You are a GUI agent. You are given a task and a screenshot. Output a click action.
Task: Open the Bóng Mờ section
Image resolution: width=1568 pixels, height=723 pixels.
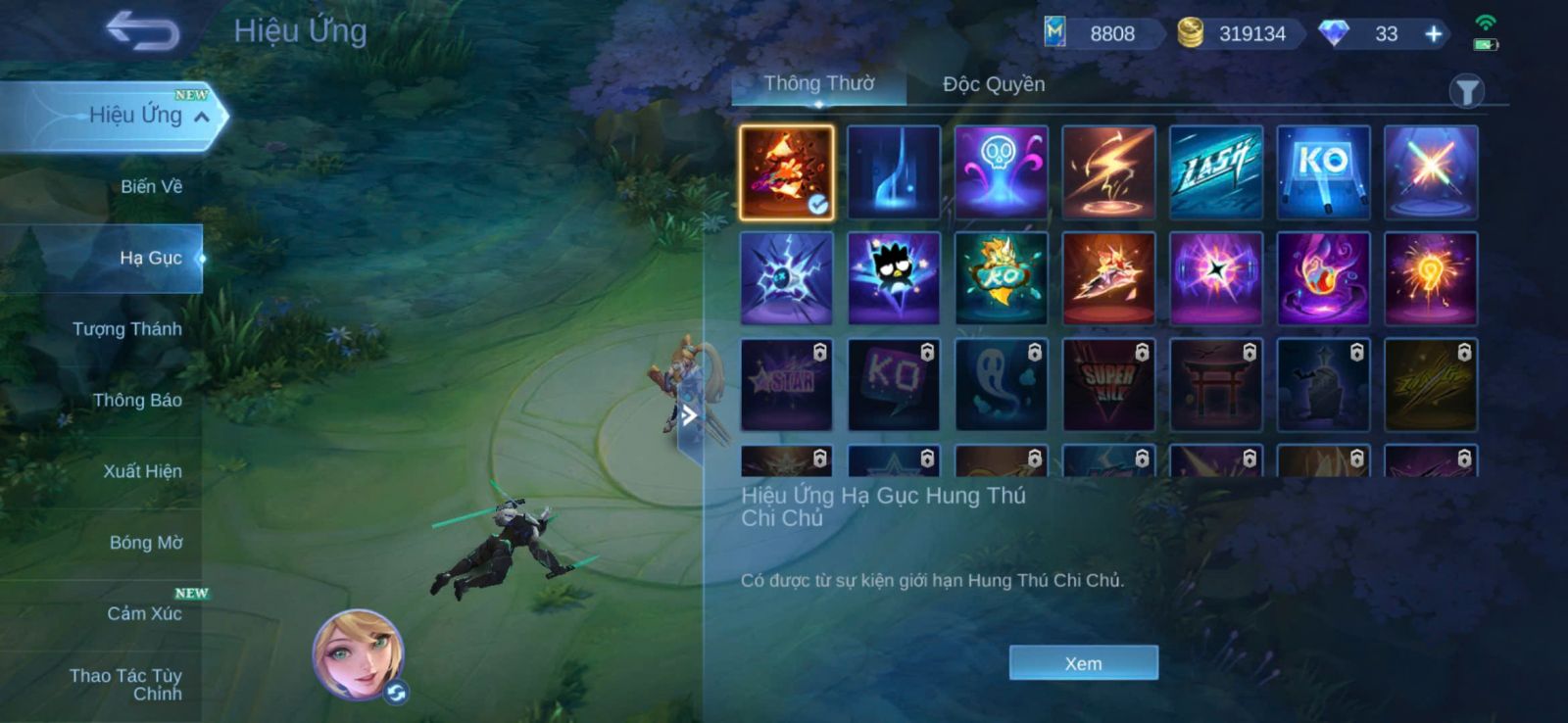tap(145, 543)
